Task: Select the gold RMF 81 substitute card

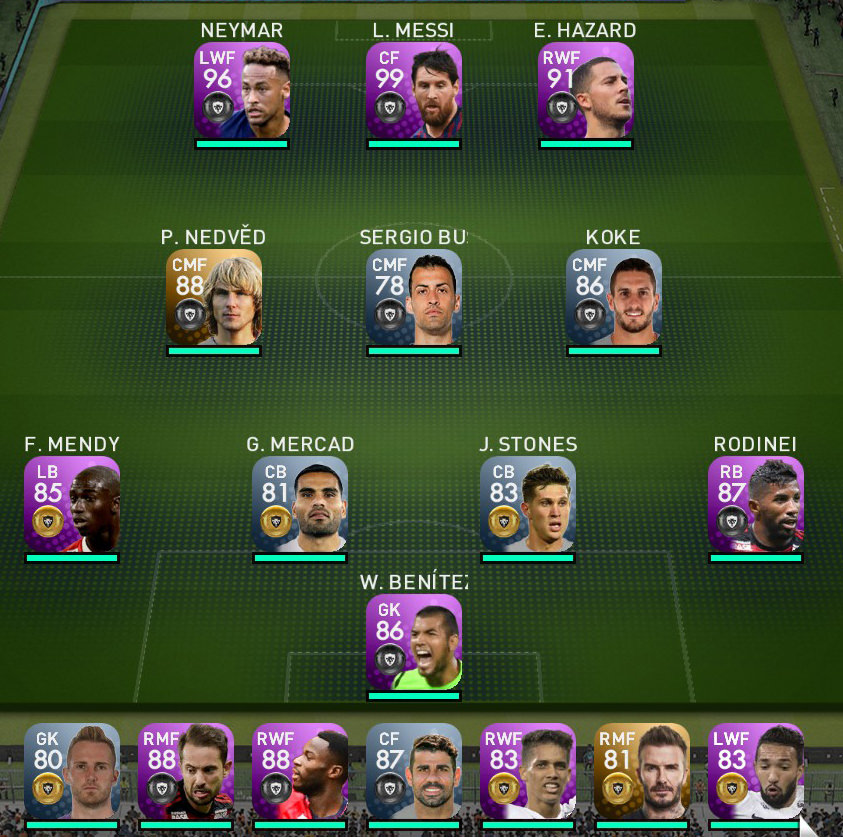Action: click(x=642, y=771)
